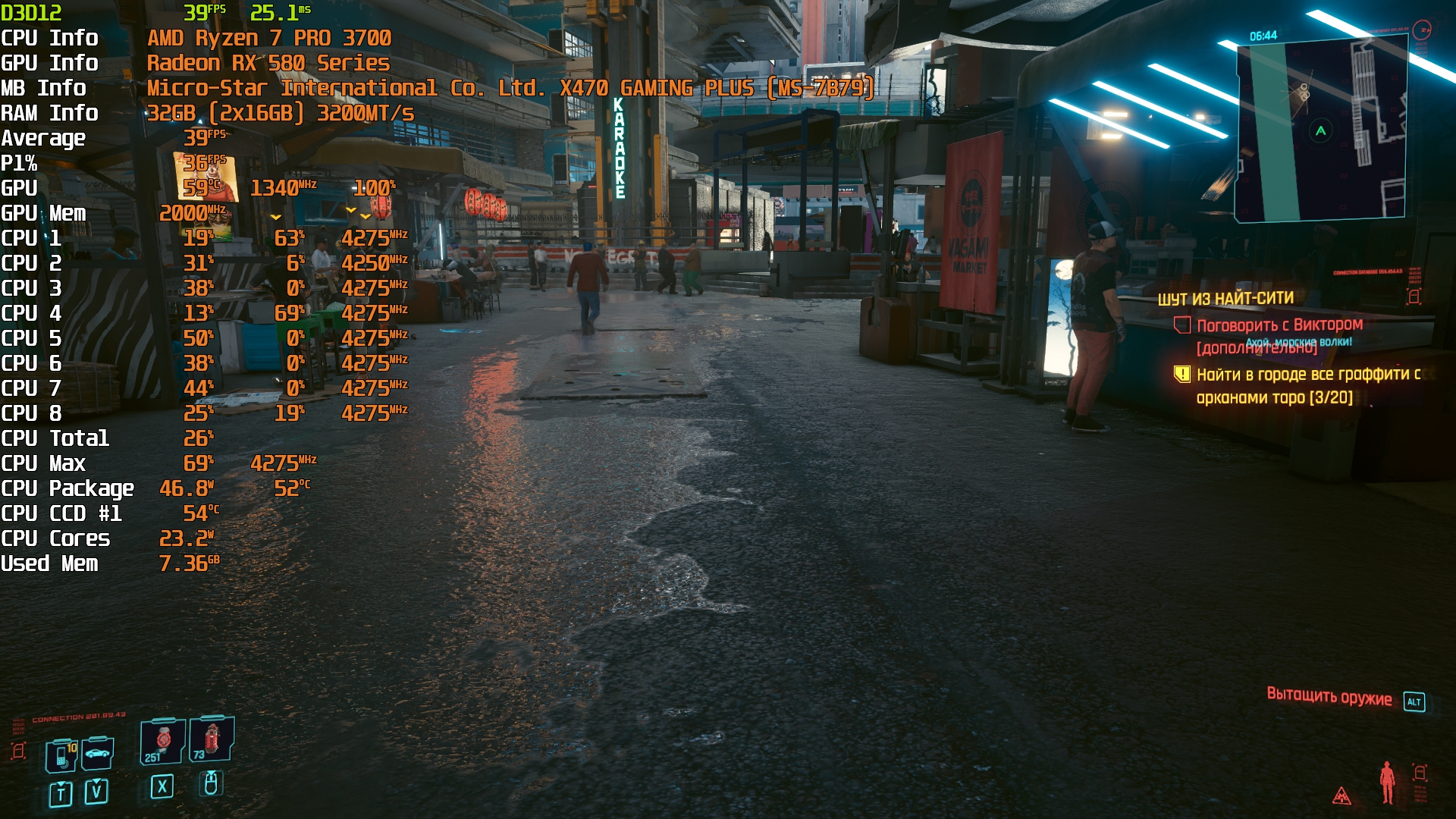Select the vehicle call car icon
This screenshot has width=1456, height=819.
98,753
